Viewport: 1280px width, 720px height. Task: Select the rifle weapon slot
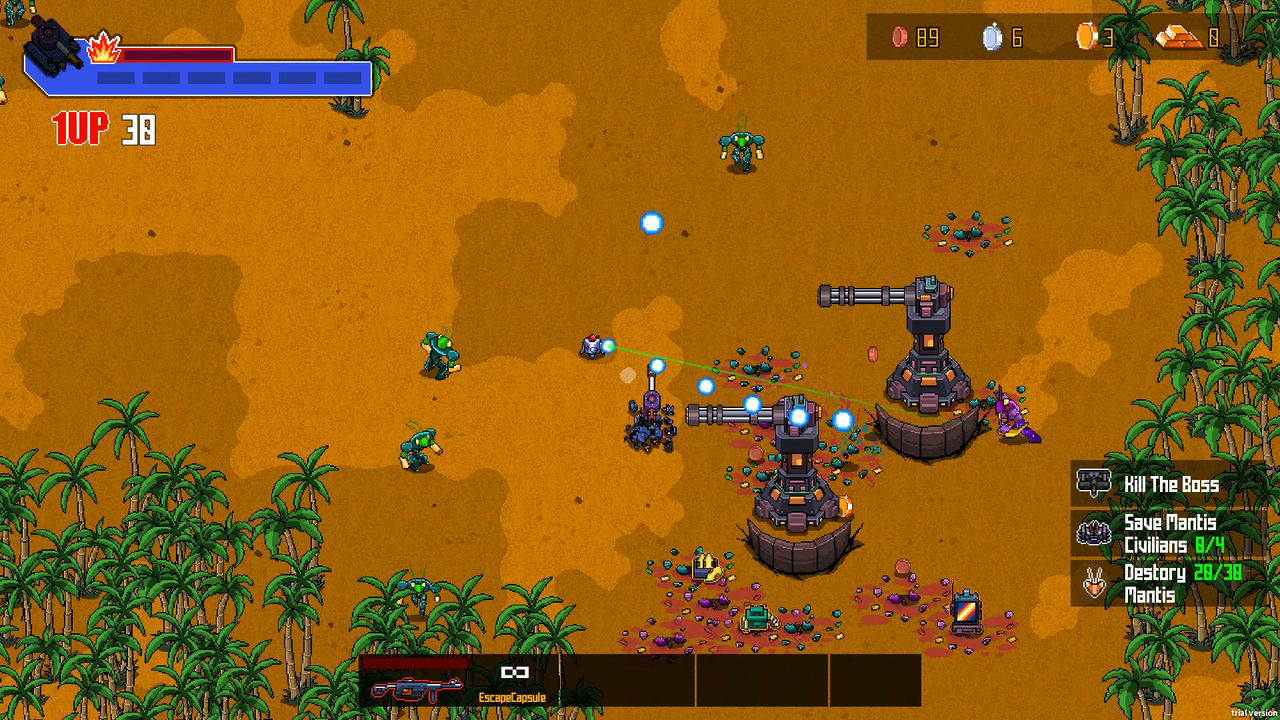[x=416, y=686]
